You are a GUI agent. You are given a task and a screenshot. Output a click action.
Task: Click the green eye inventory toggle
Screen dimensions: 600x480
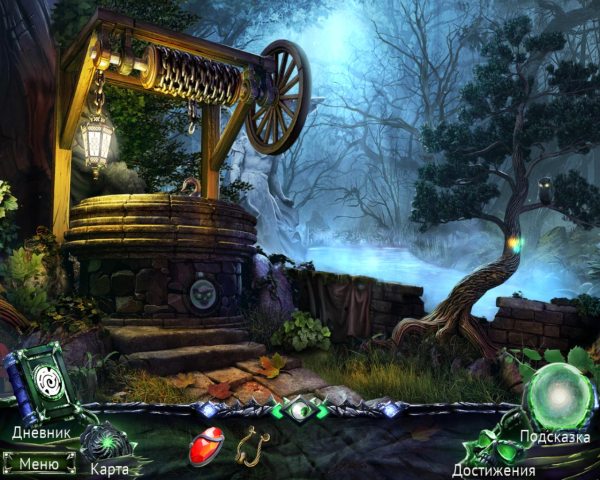pyautogui.click(x=301, y=410)
